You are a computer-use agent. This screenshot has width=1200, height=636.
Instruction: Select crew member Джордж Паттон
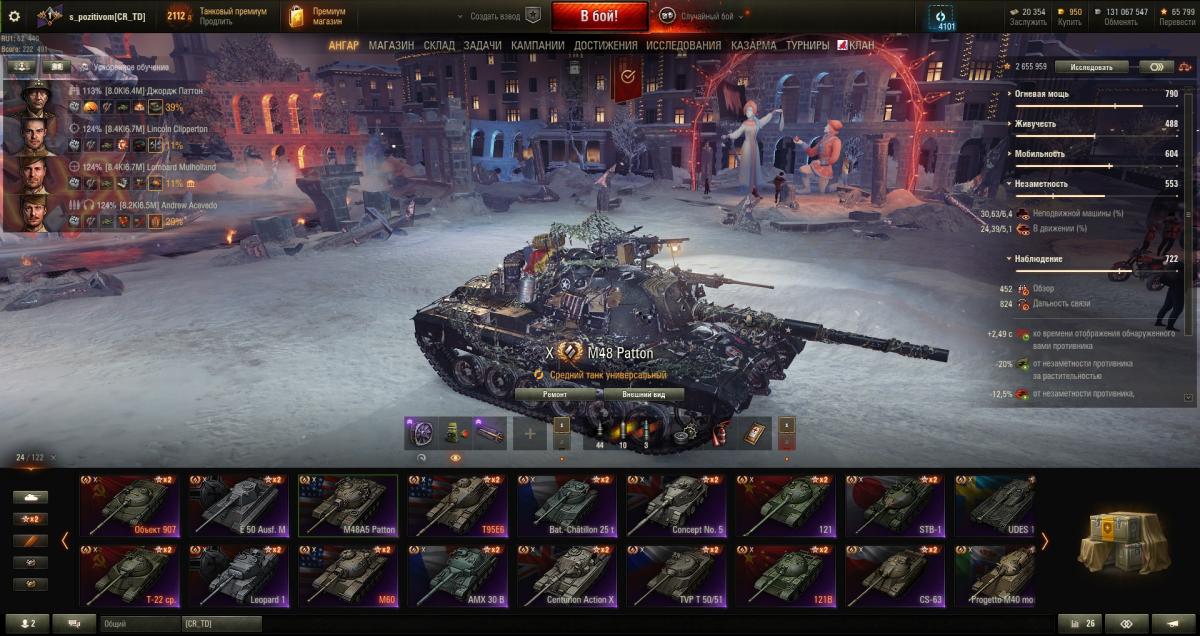pos(42,99)
